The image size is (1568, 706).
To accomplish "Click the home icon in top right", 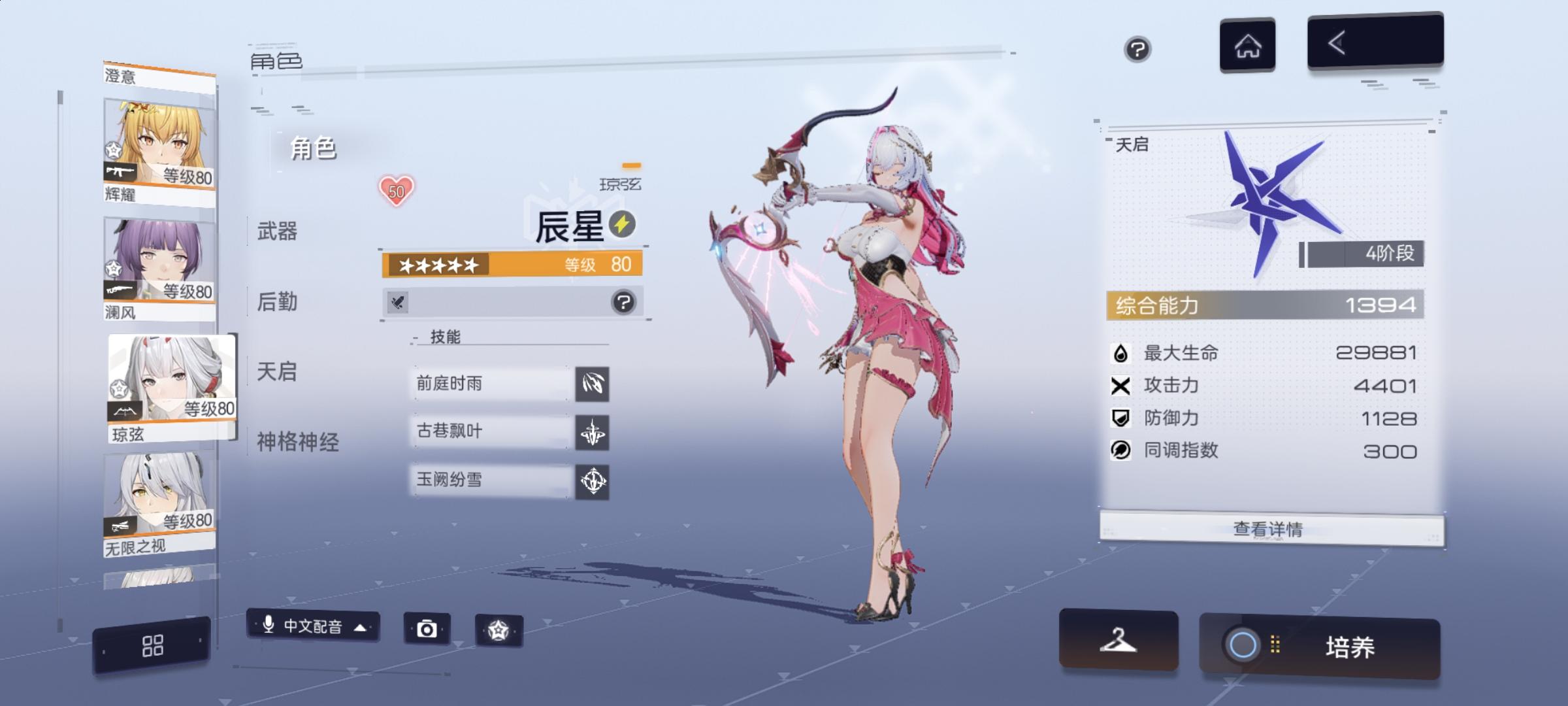I will tap(1247, 43).
